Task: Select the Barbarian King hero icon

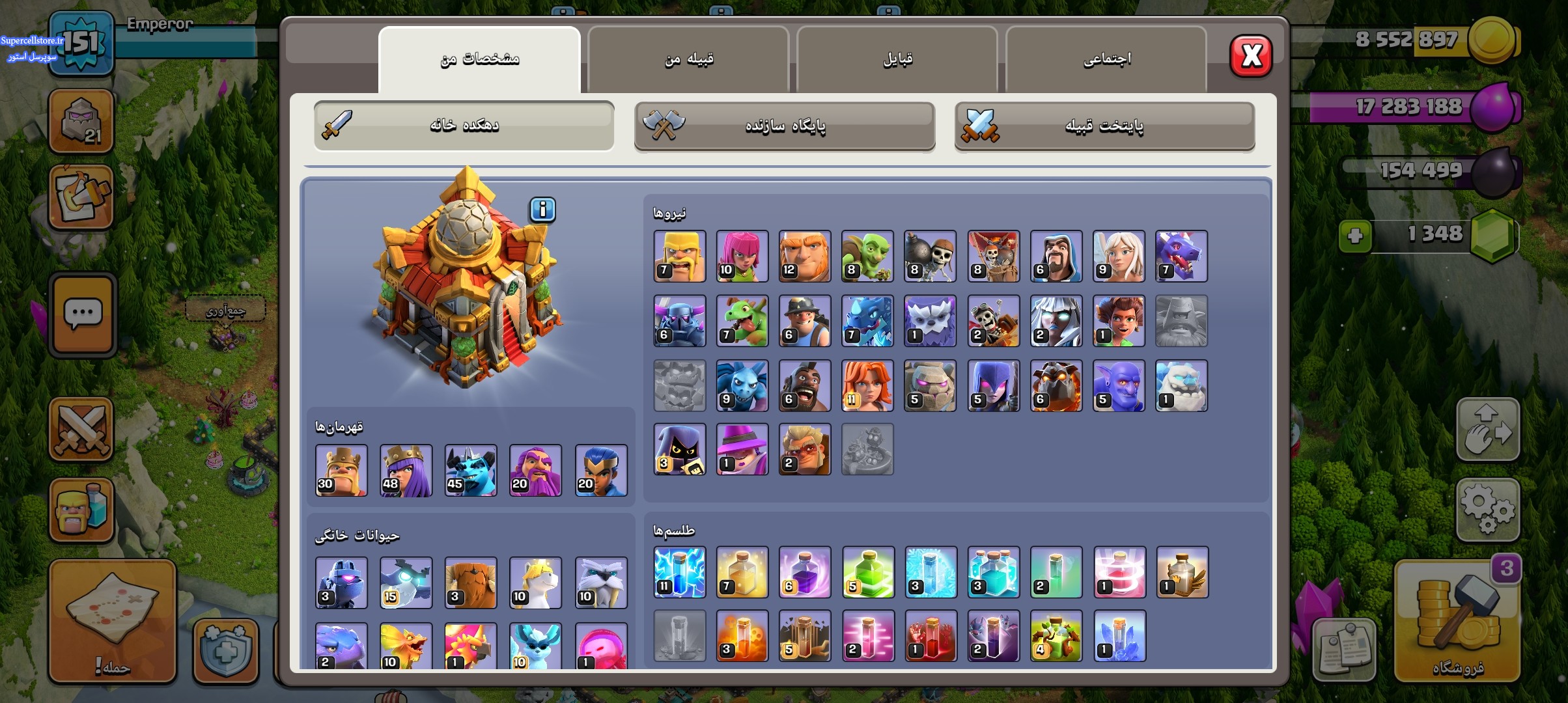Action: coord(341,471)
